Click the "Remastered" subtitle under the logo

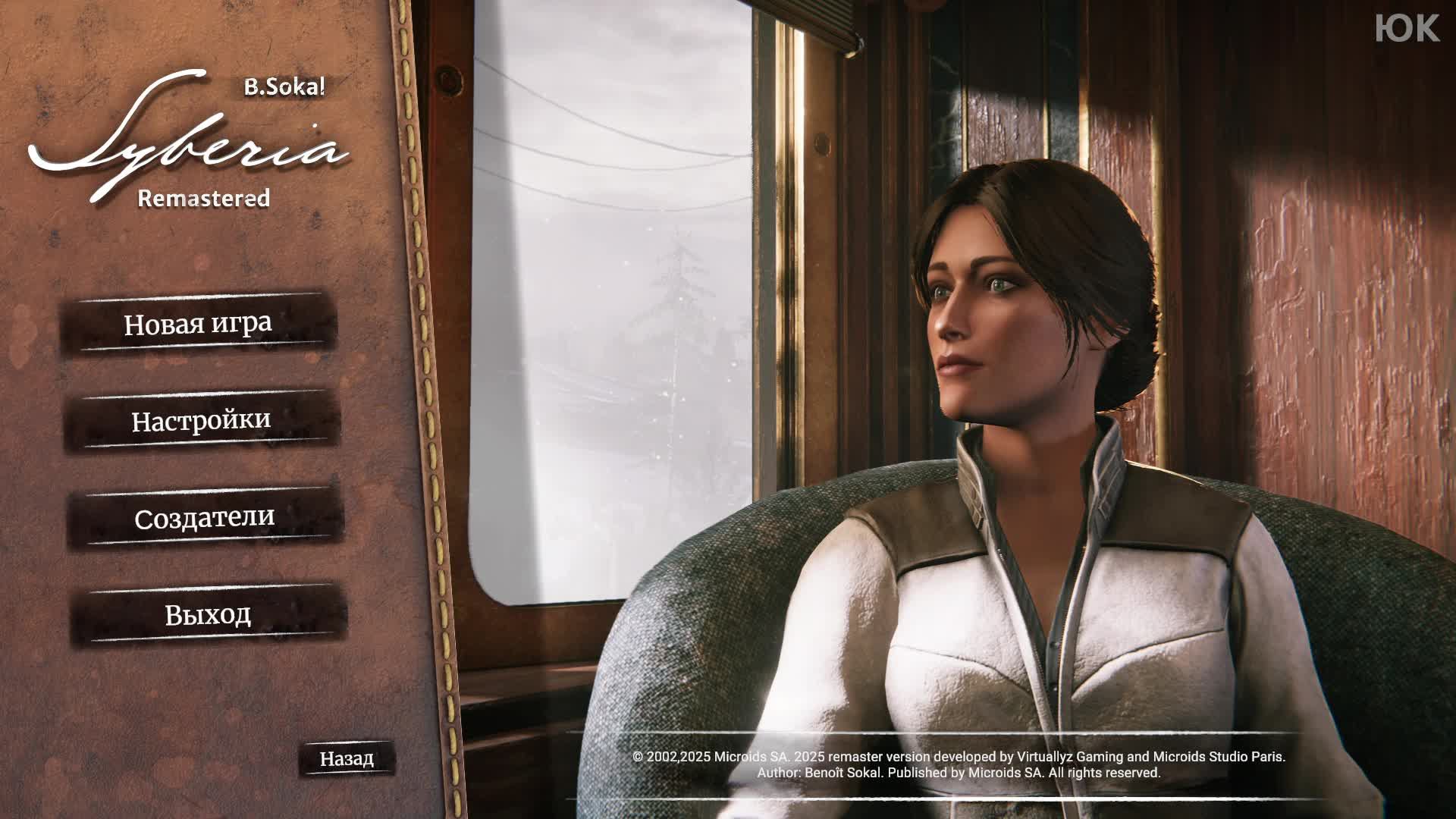pos(203,199)
